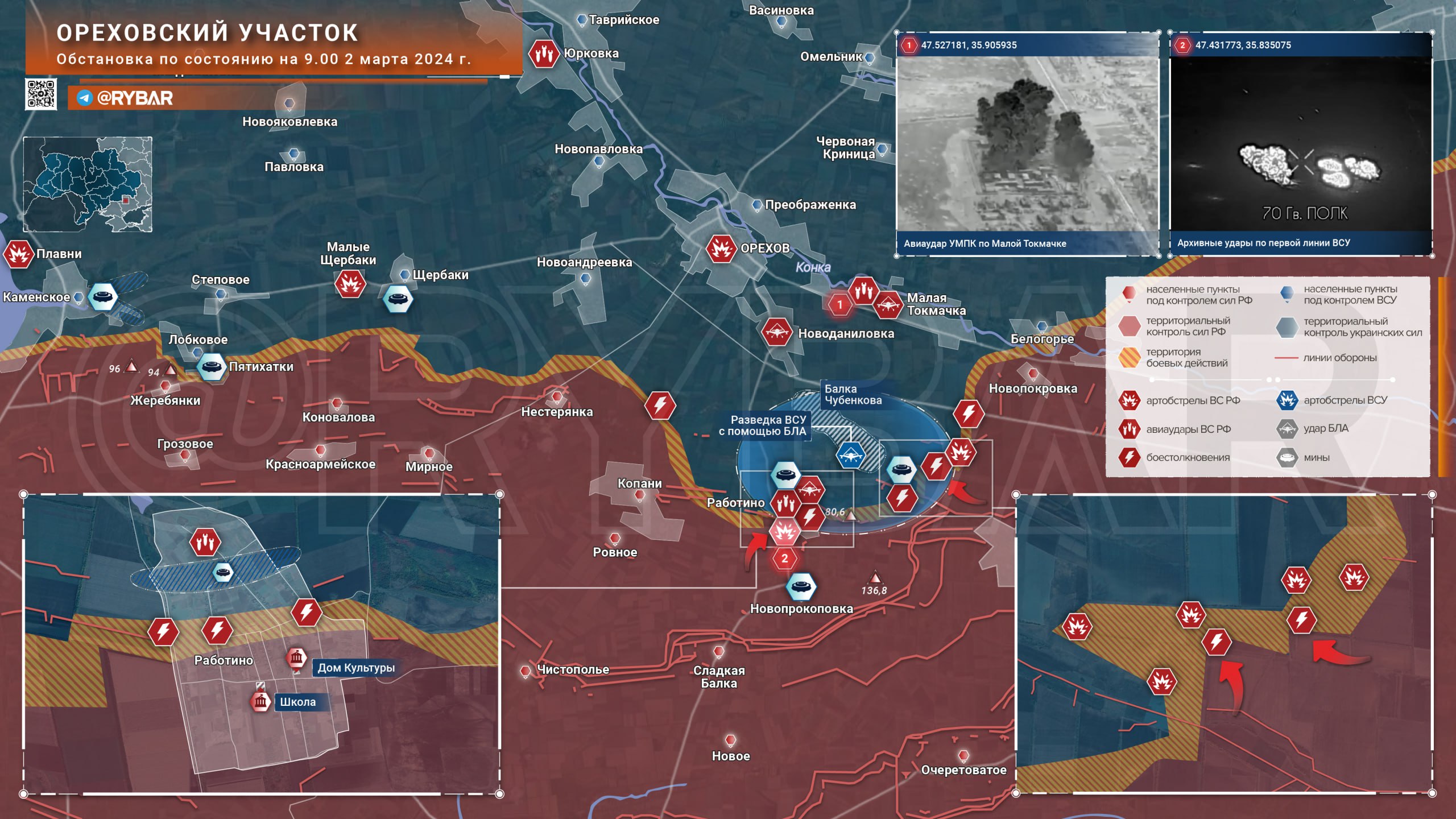Viewport: 1456px width, 819px height.
Task: Click the Дом Культуры building marker
Action: (296, 659)
